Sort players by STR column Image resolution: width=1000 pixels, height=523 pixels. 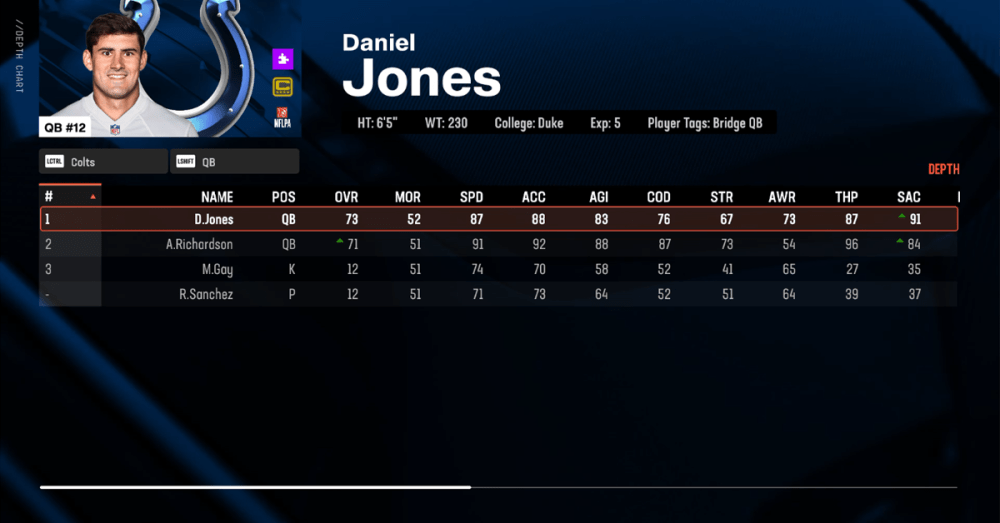coord(721,197)
